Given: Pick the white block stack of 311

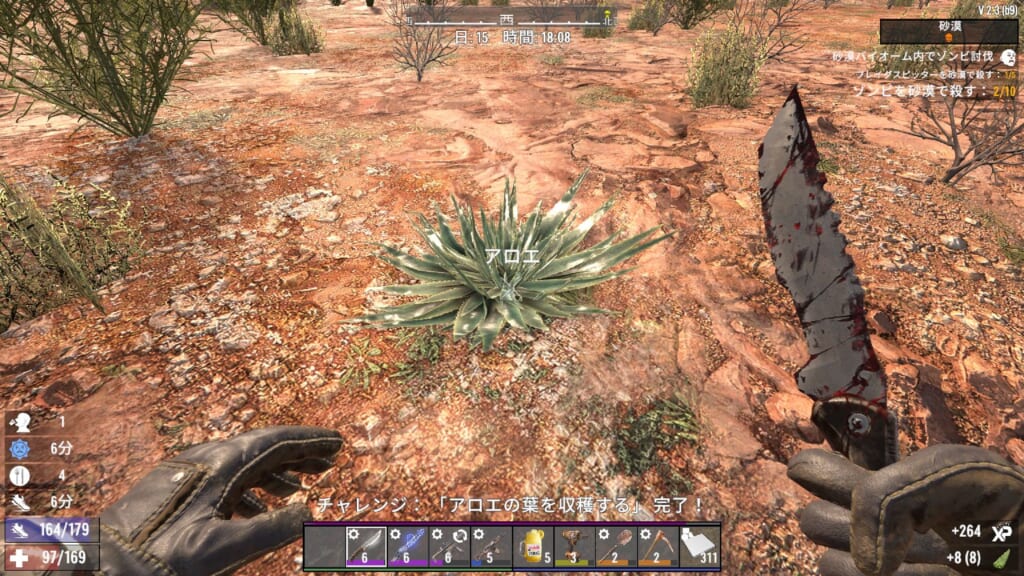Looking at the screenshot, I should click(699, 547).
